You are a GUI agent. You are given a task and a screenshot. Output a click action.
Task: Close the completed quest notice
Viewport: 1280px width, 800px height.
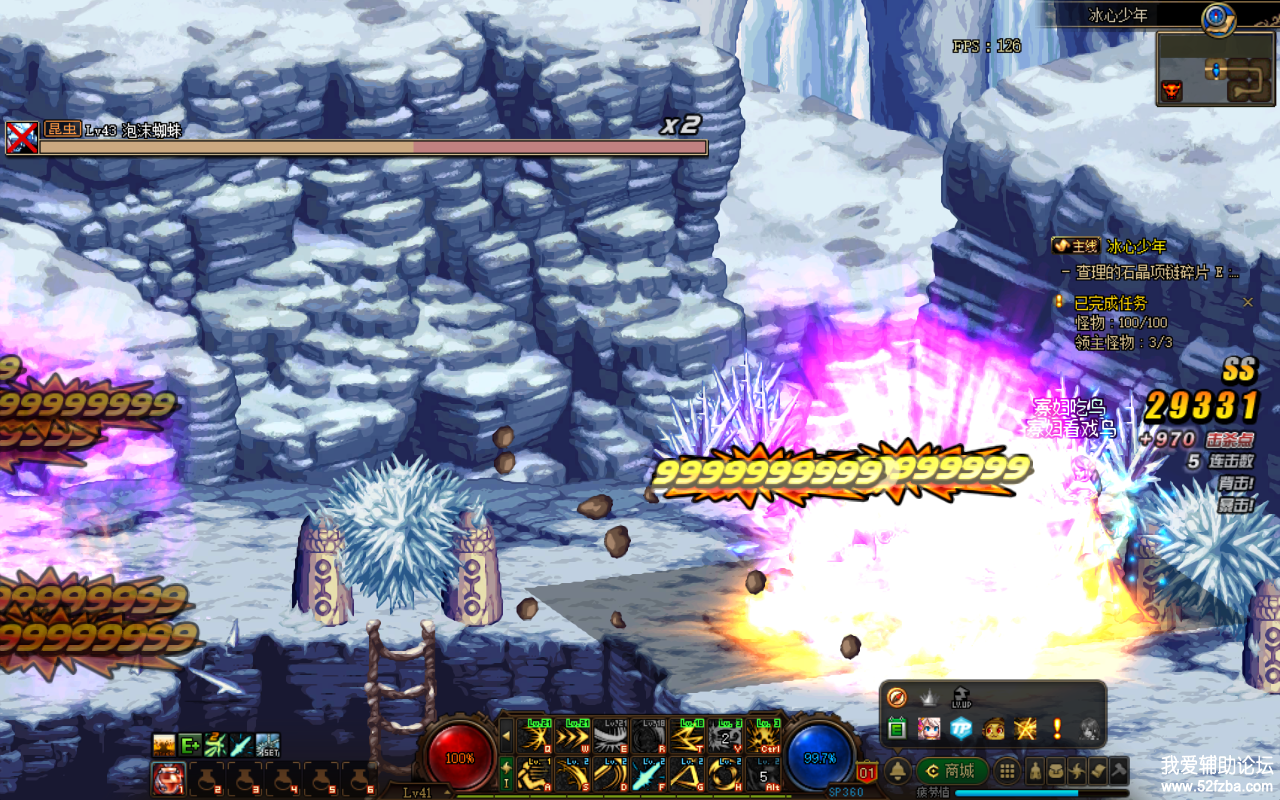pyautogui.click(x=1247, y=302)
